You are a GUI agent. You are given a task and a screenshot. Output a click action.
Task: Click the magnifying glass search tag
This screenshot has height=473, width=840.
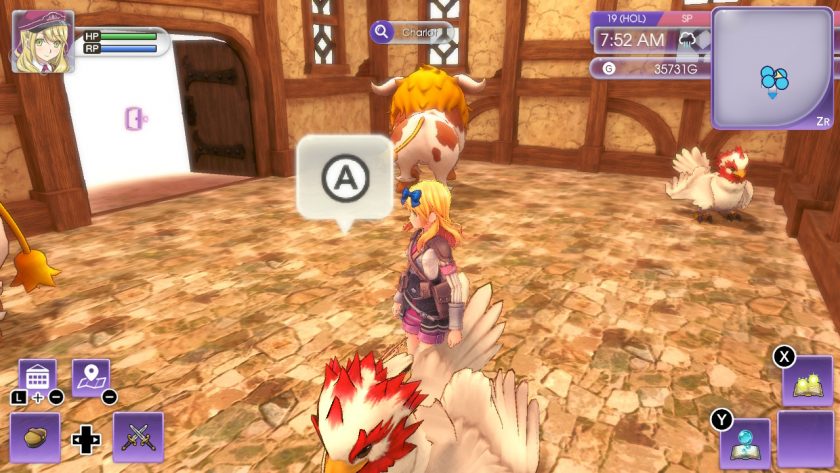click(381, 32)
